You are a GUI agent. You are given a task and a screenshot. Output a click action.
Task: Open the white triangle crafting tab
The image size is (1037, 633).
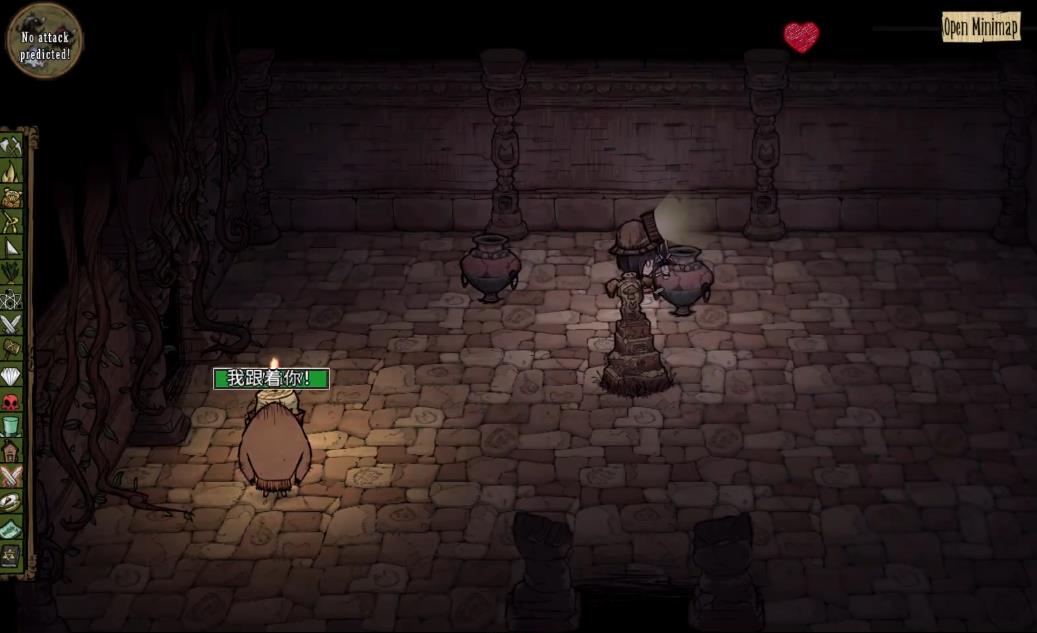coord(11,247)
